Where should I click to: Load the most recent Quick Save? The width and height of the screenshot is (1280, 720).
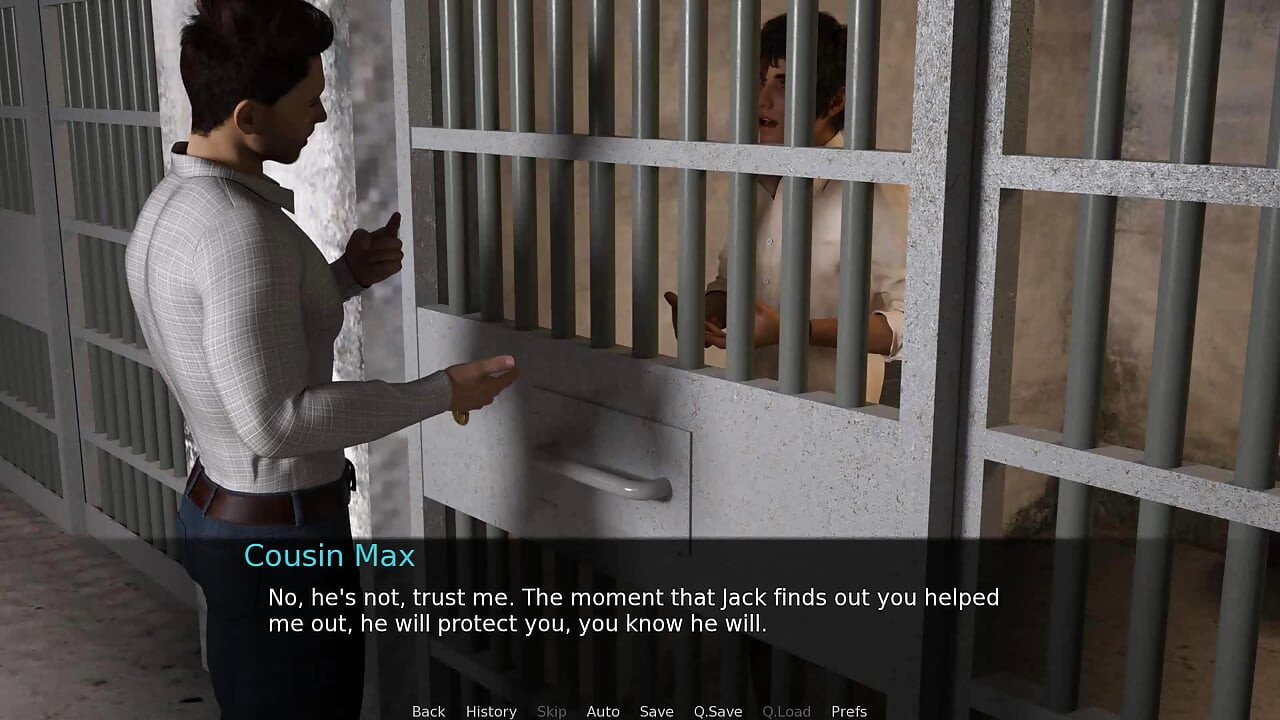[786, 711]
